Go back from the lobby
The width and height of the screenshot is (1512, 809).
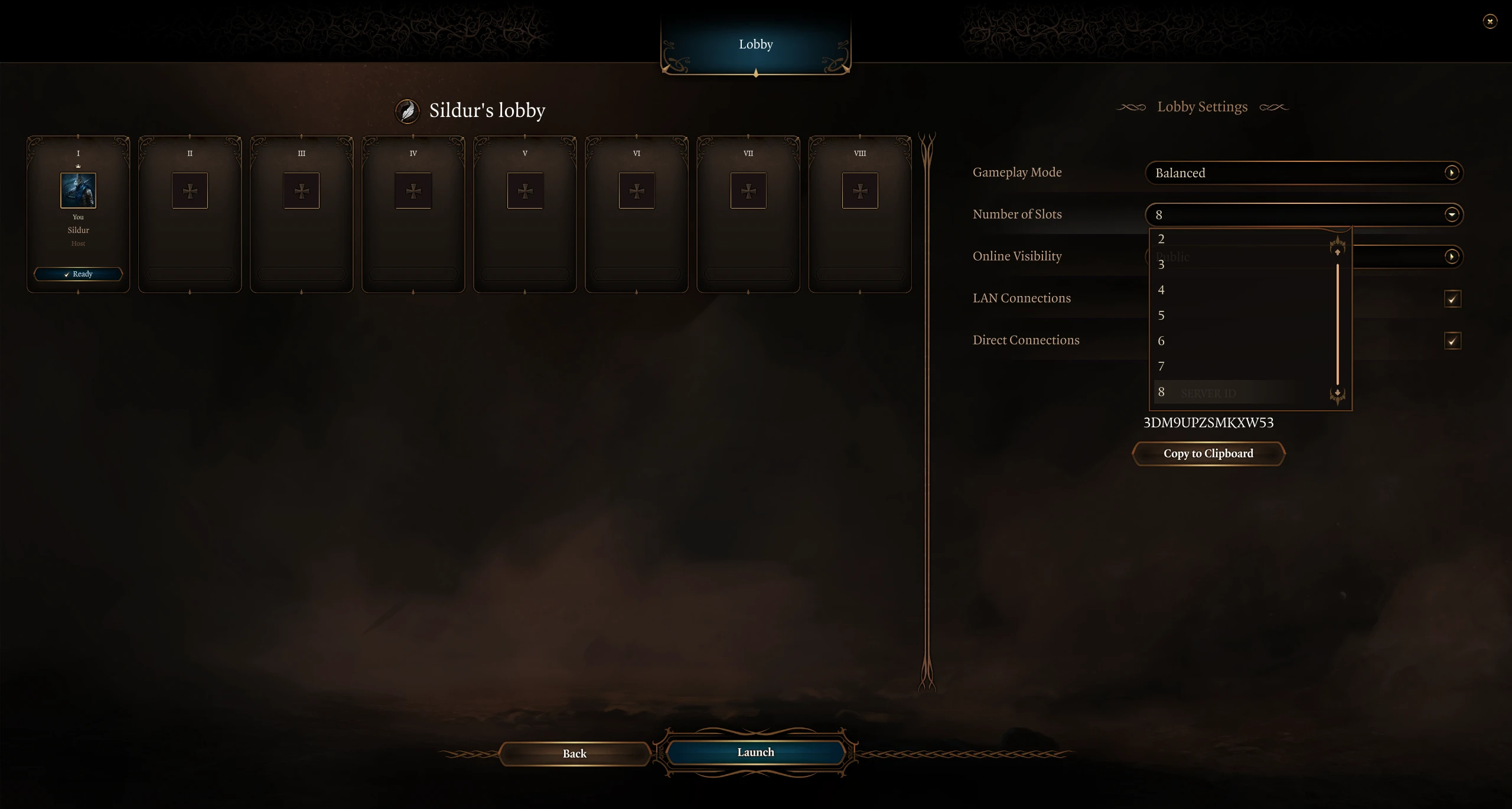point(574,753)
